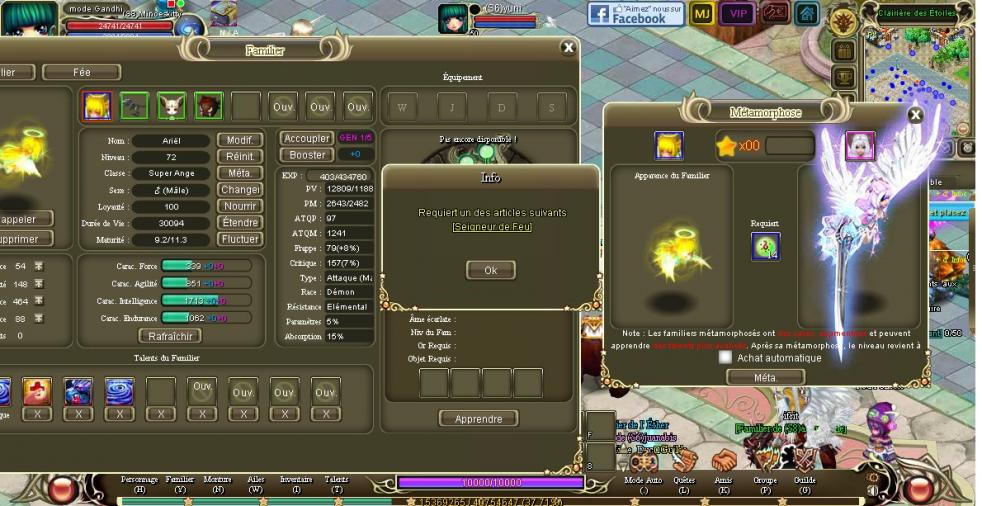Image resolution: width=982 pixels, height=506 pixels.
Task: Hit the Réinit. button
Action: click(x=239, y=157)
